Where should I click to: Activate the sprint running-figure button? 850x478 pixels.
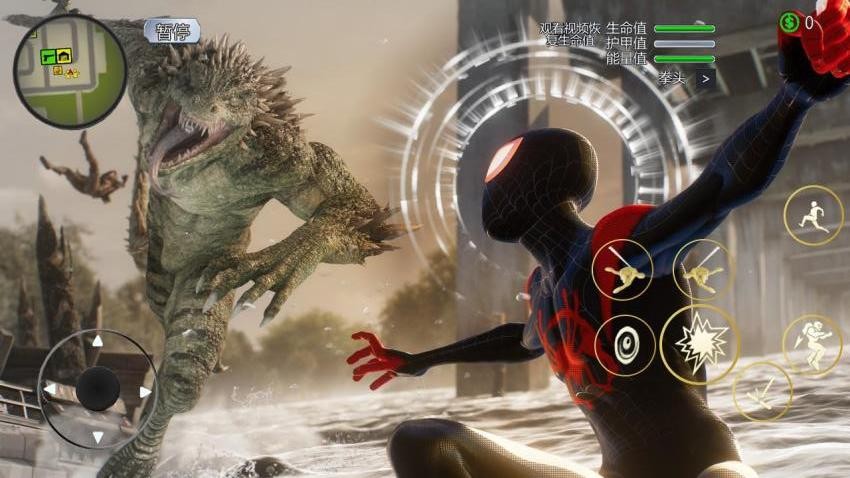pos(812,215)
